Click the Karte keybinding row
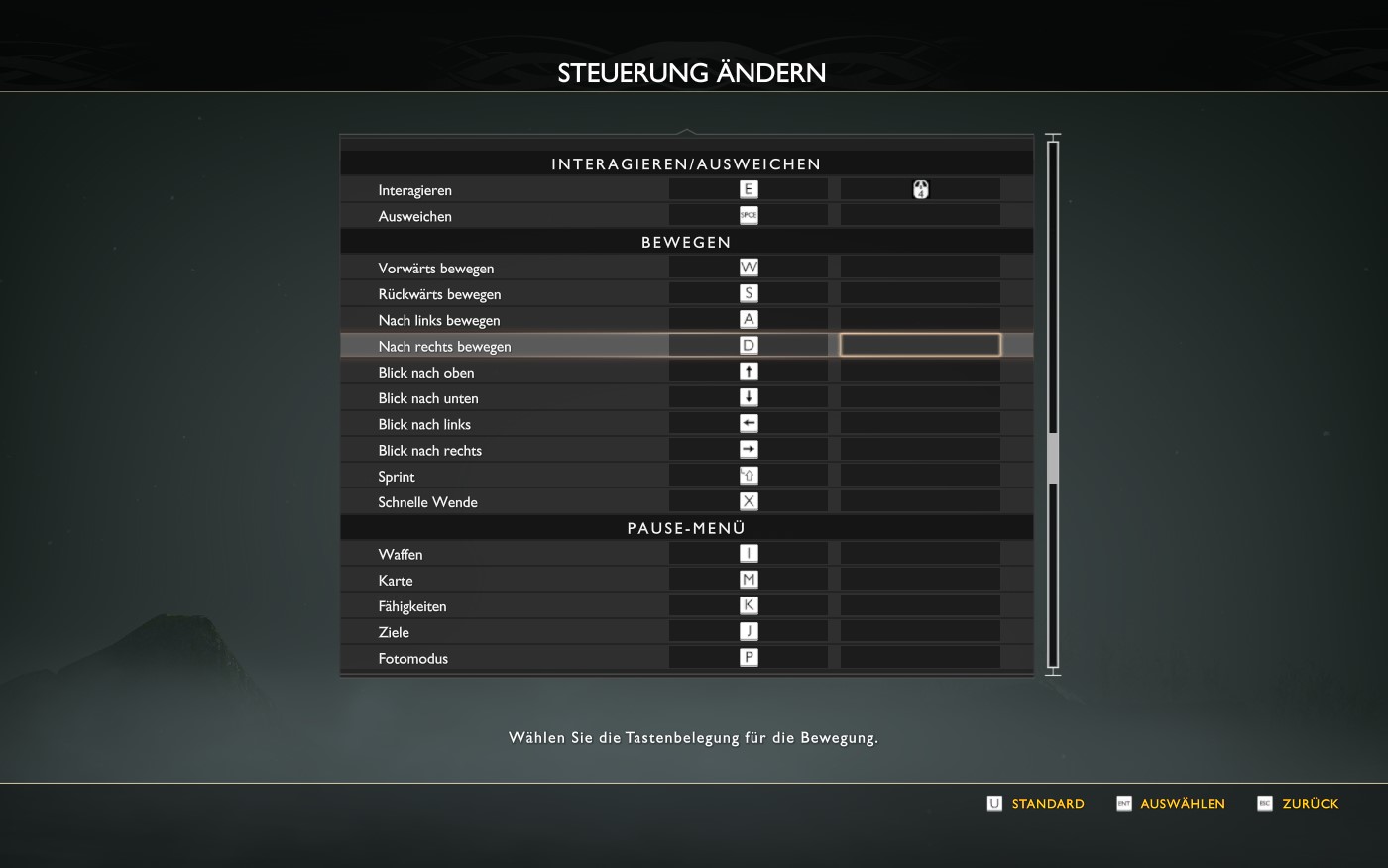This screenshot has height=868, width=1388. (x=396, y=581)
